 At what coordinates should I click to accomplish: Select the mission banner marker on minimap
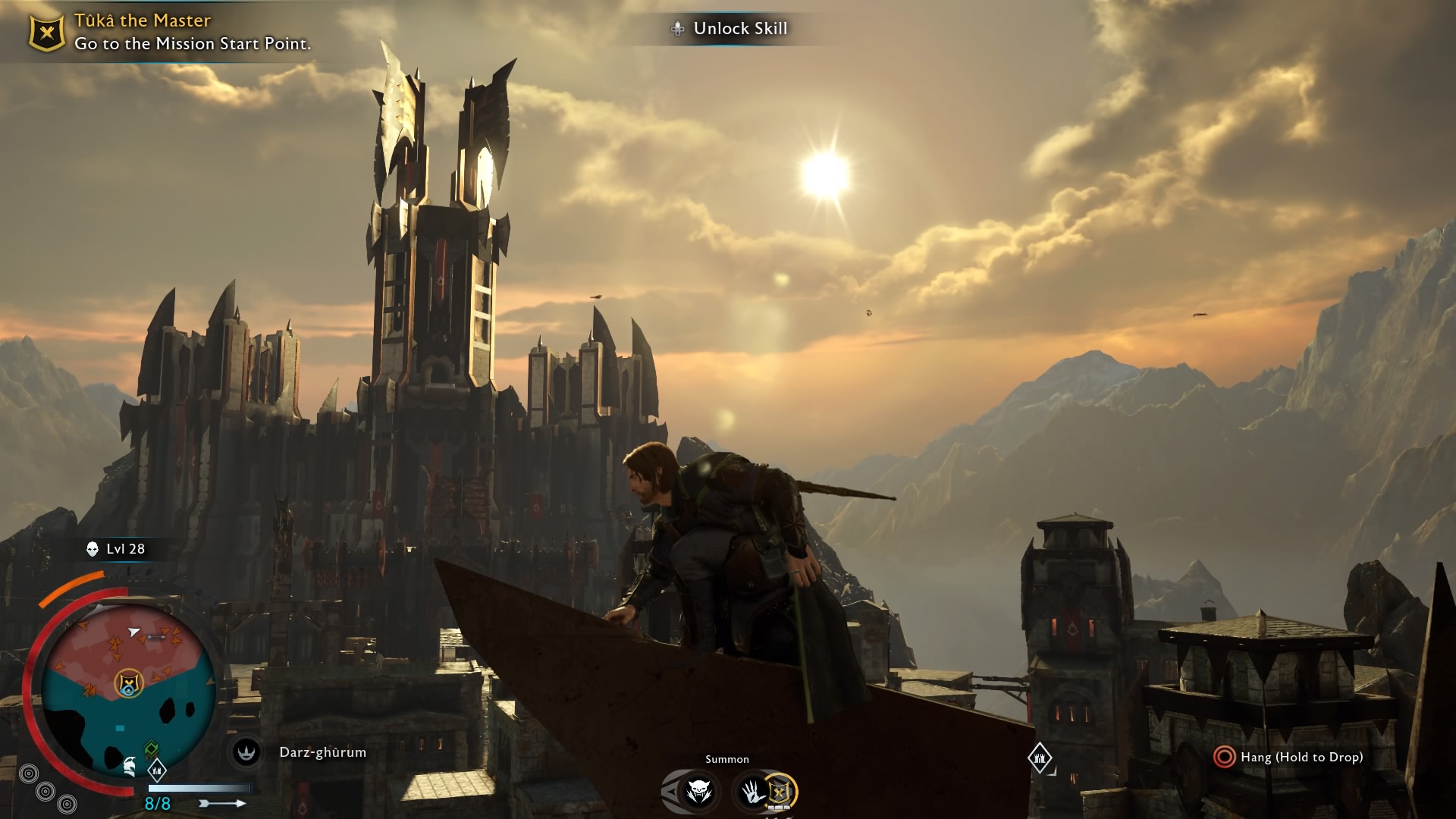[130, 684]
